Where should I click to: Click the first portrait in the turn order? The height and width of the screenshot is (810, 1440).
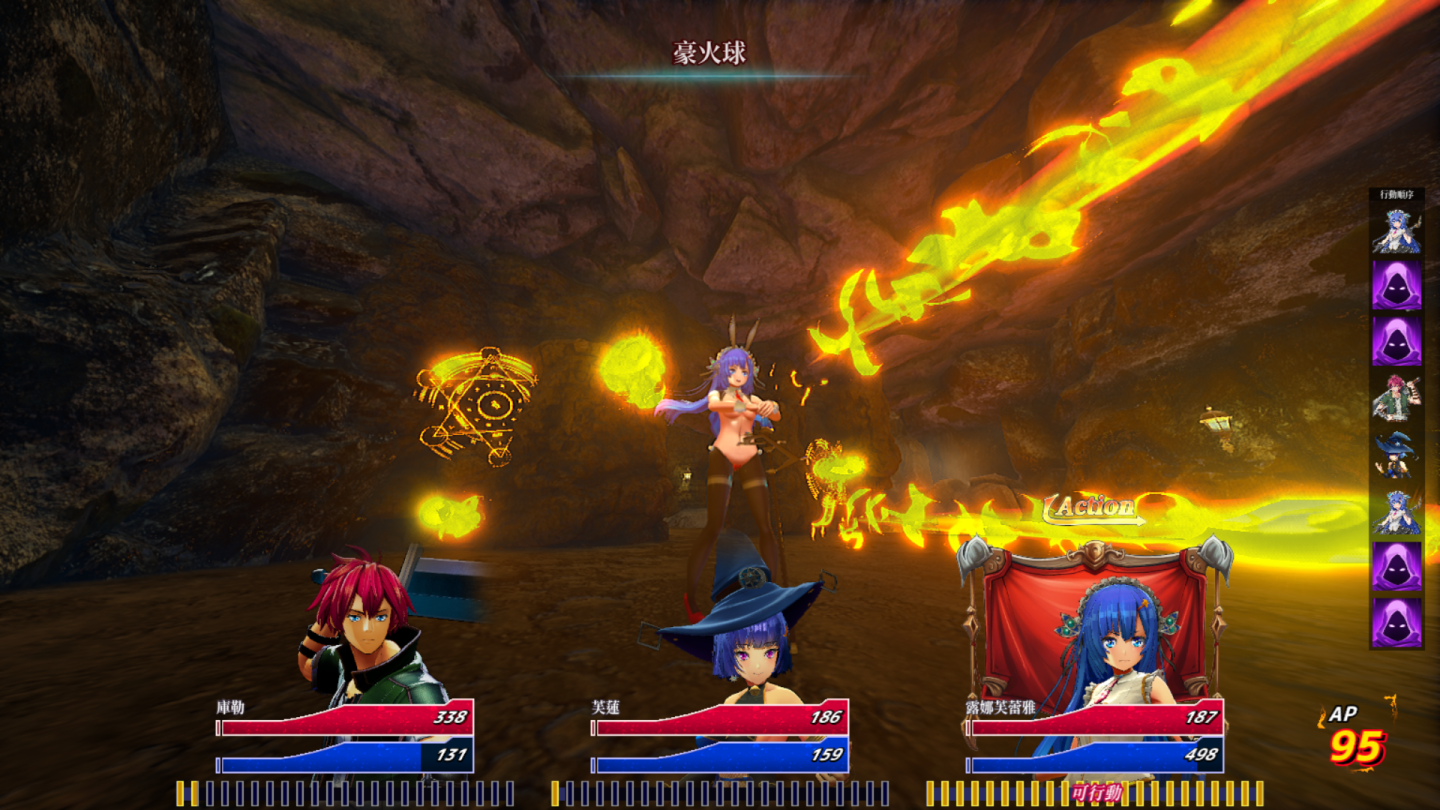[1396, 229]
